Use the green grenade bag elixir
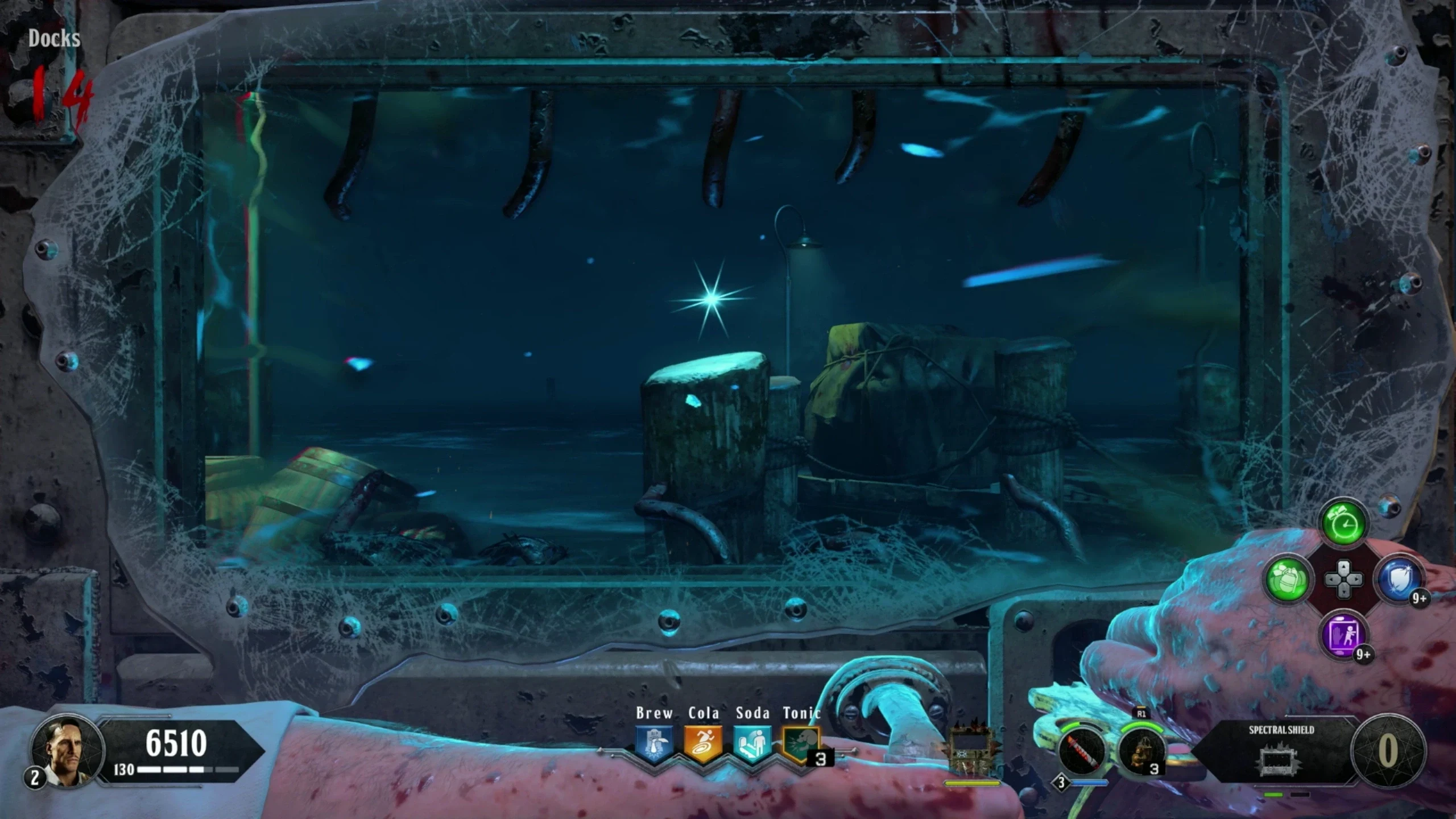1456x819 pixels. (x=1288, y=580)
